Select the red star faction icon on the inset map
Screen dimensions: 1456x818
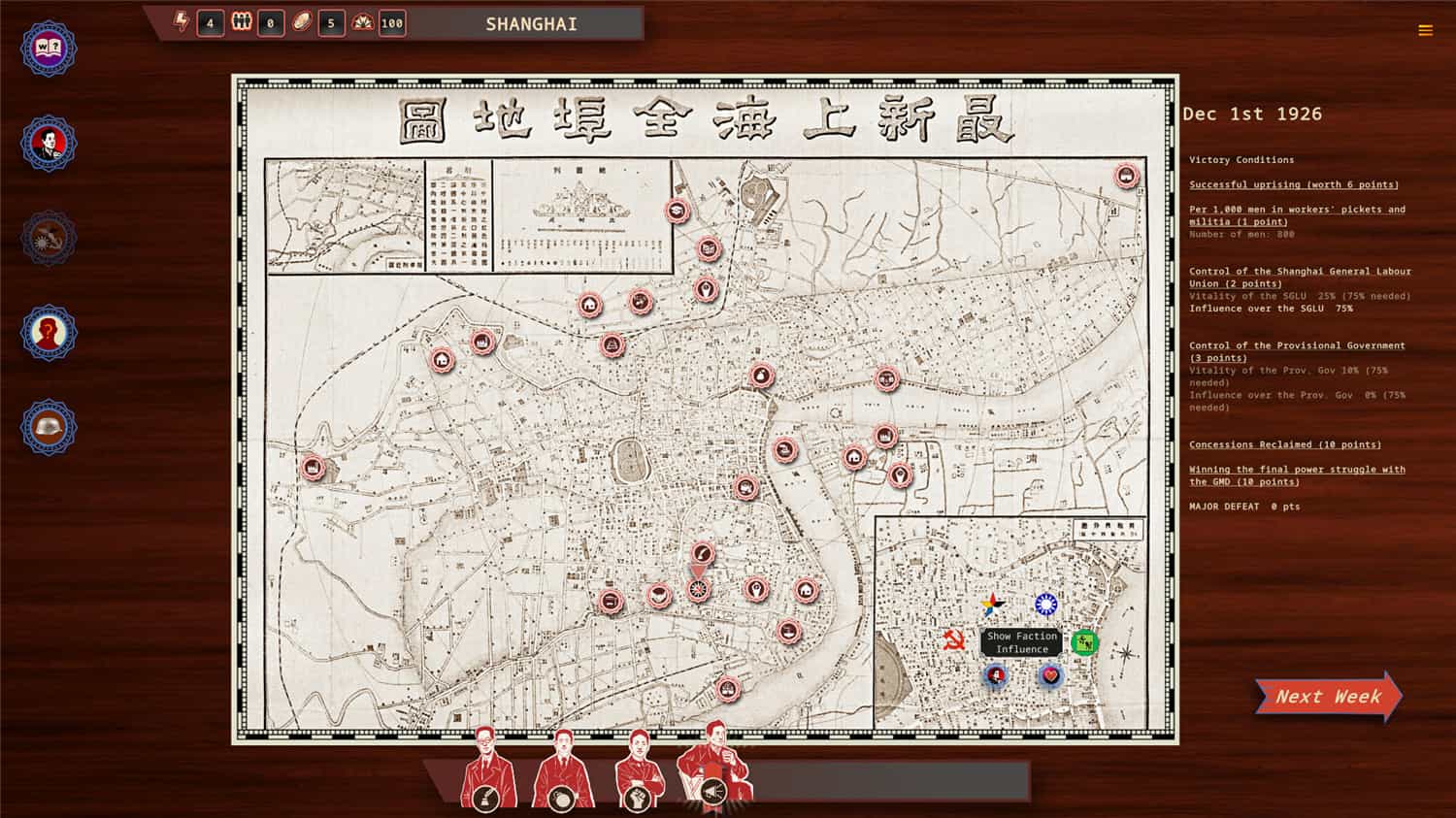tap(992, 605)
